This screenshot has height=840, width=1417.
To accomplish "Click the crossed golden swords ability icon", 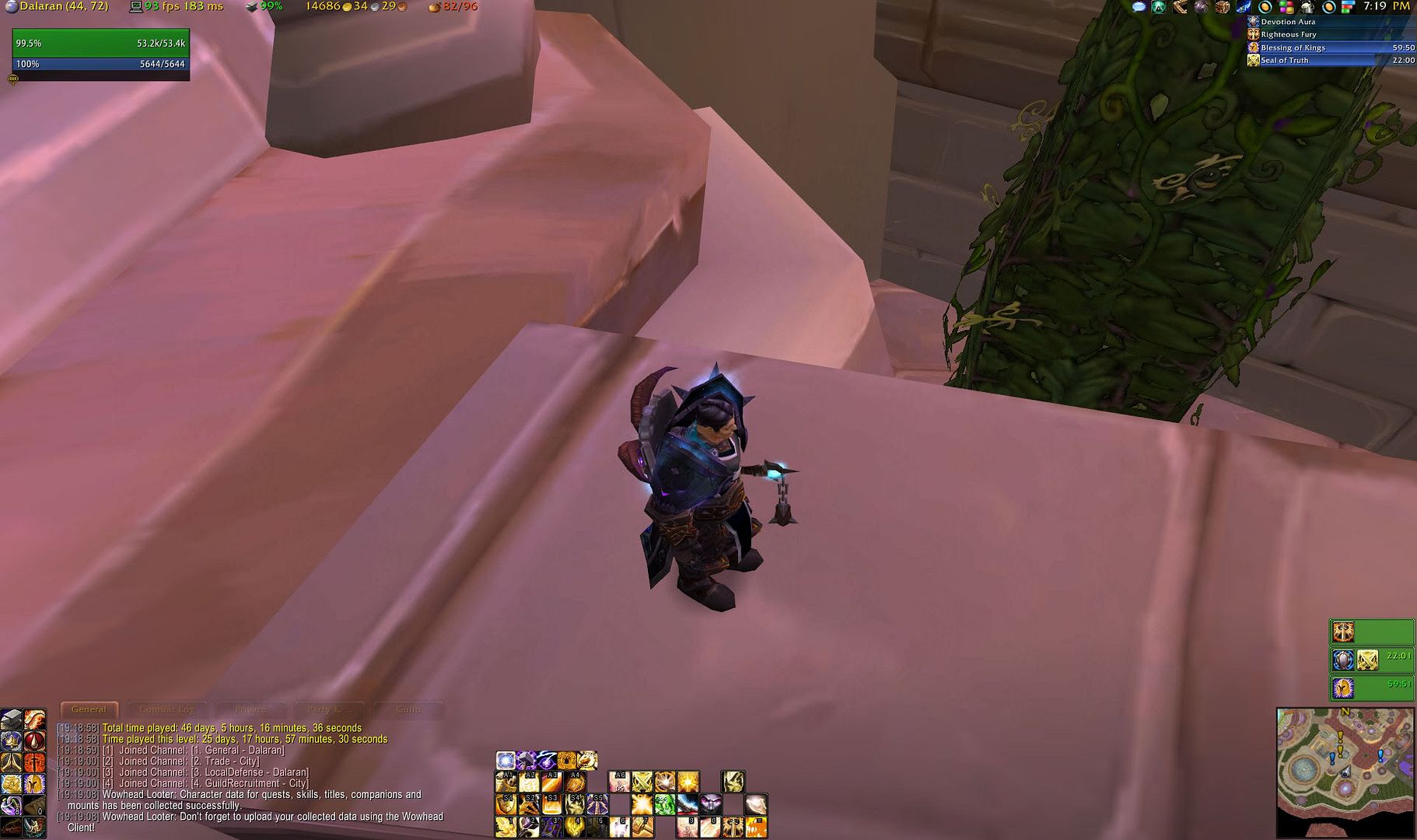I will coord(642,781).
